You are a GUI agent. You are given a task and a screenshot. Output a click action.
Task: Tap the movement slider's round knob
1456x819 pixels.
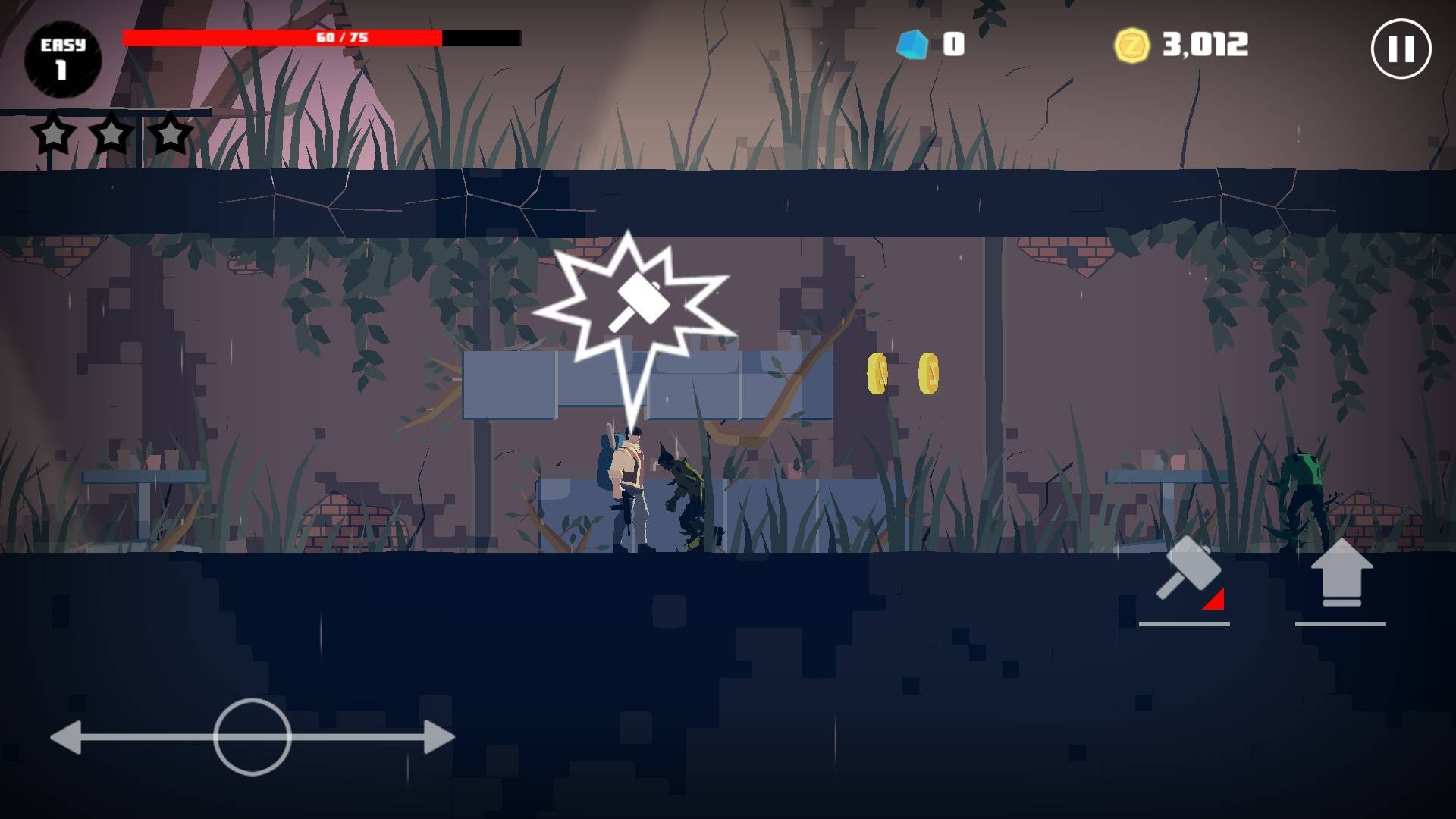coord(252,737)
